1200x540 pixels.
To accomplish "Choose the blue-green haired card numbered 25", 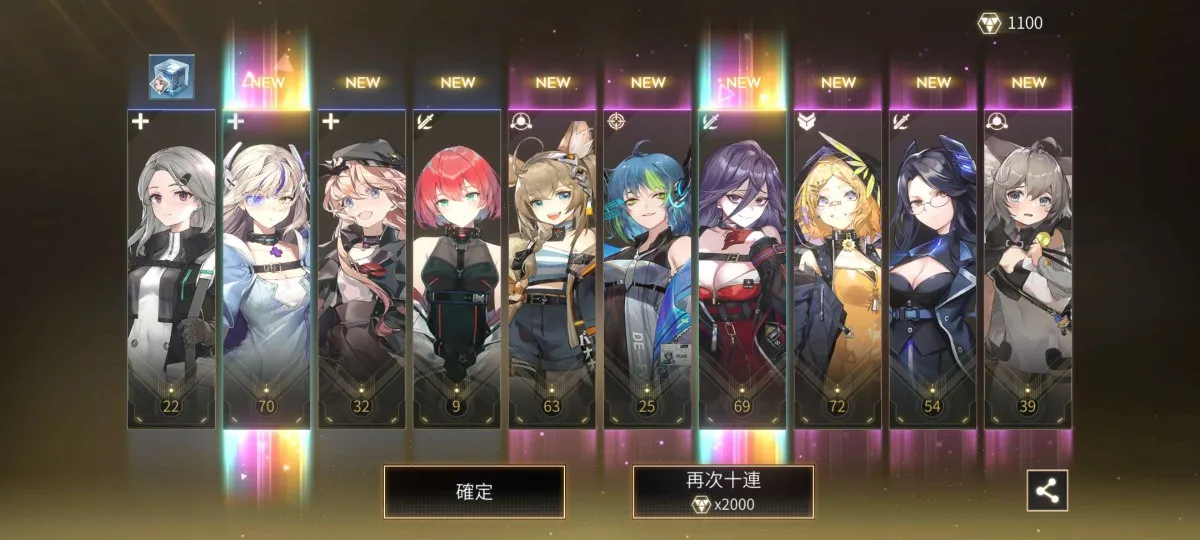I will coord(647,270).
